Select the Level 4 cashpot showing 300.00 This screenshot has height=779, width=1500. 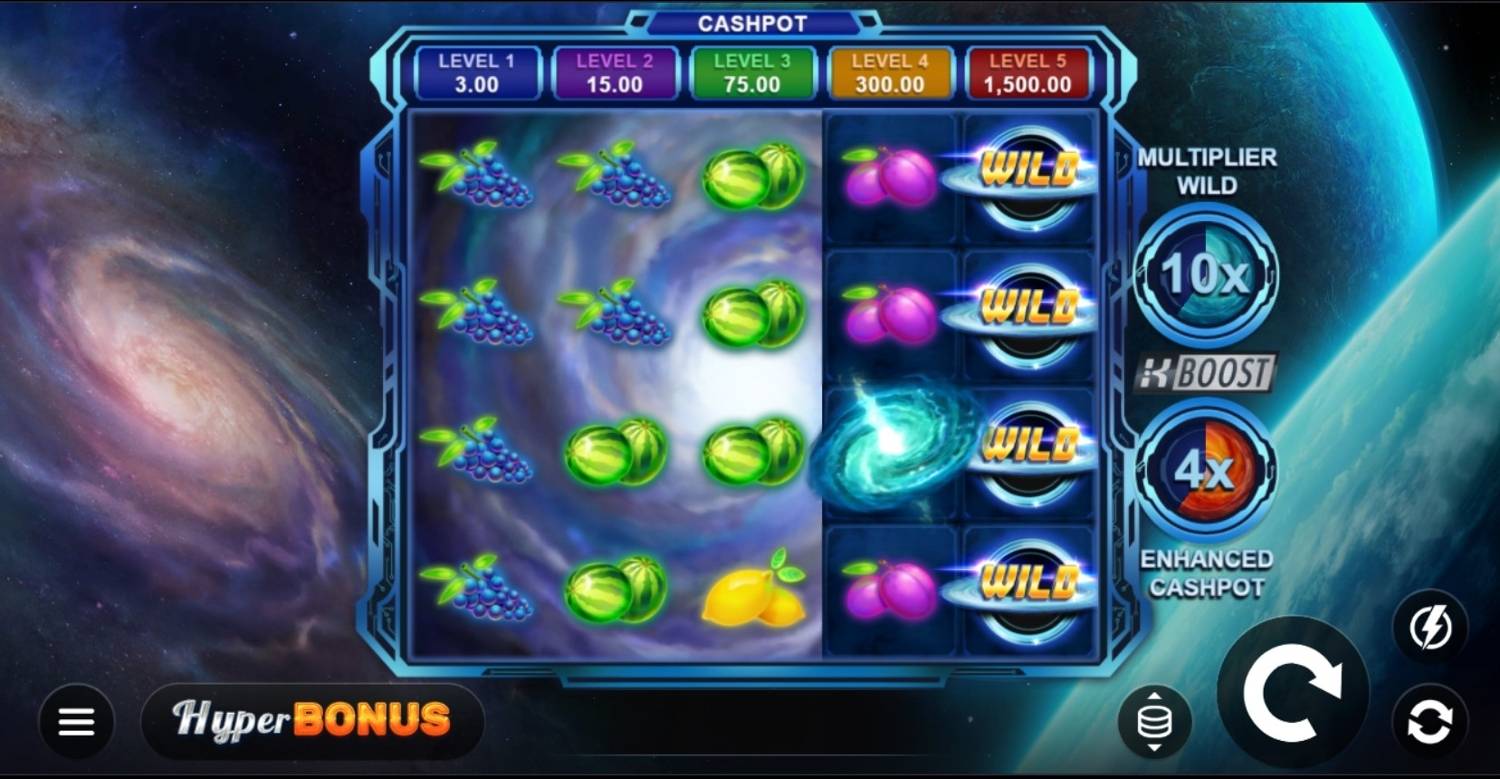tap(889, 72)
